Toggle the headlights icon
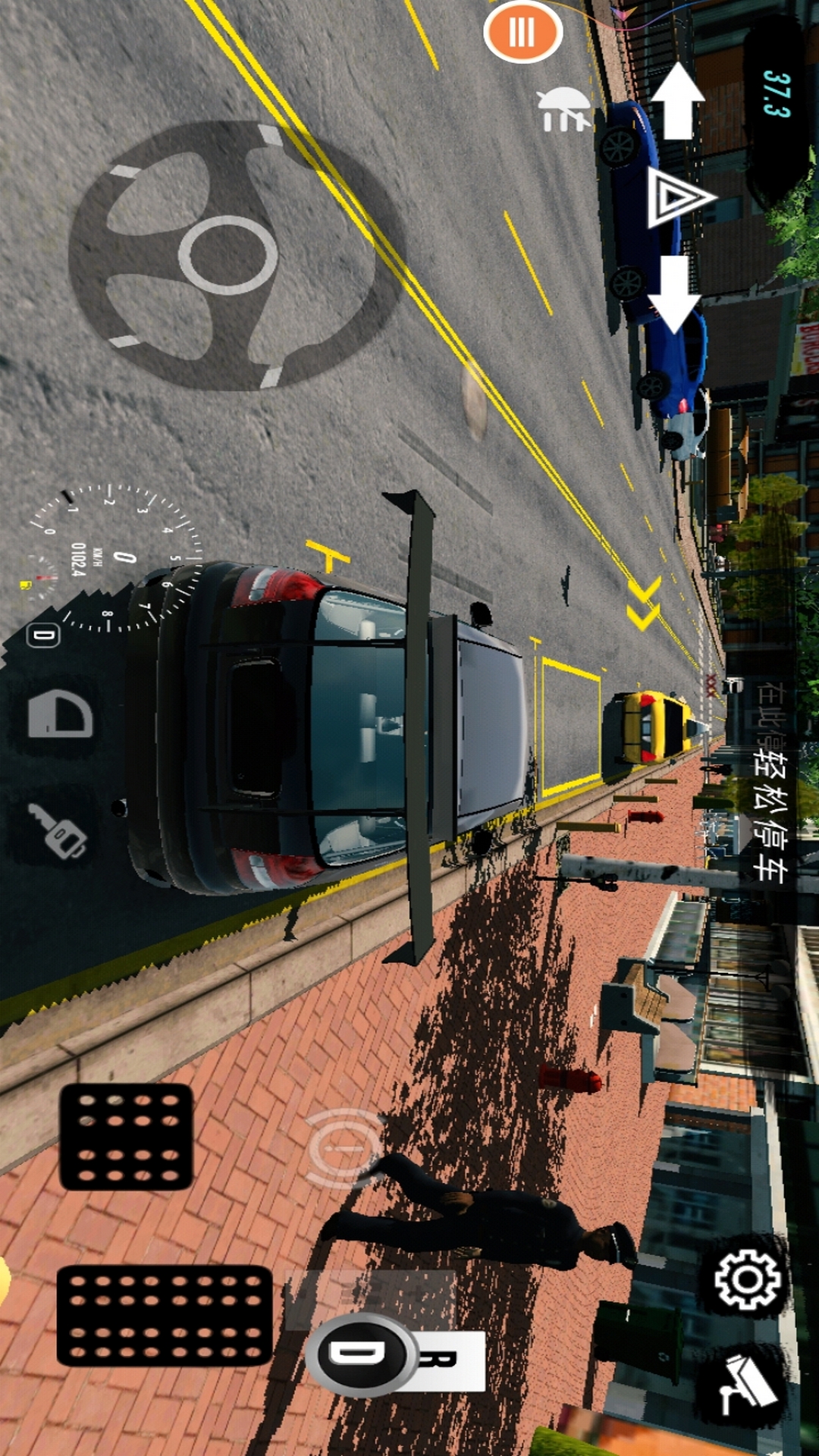Screen dimensions: 819x1456 point(562,109)
